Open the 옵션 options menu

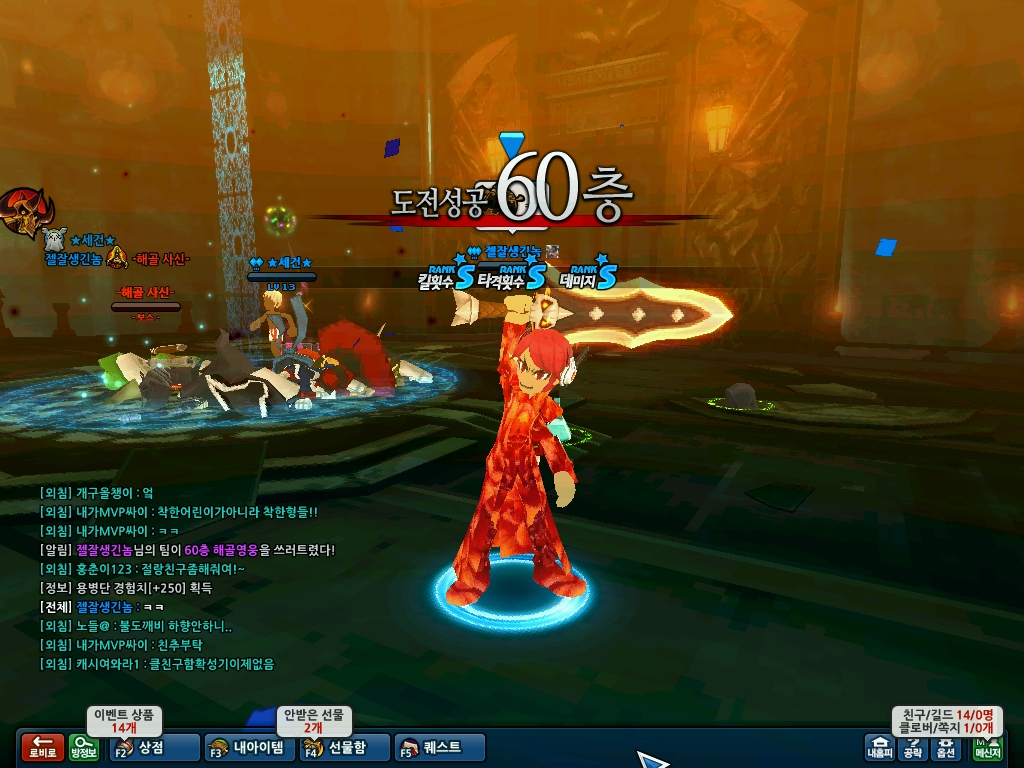(x=945, y=747)
